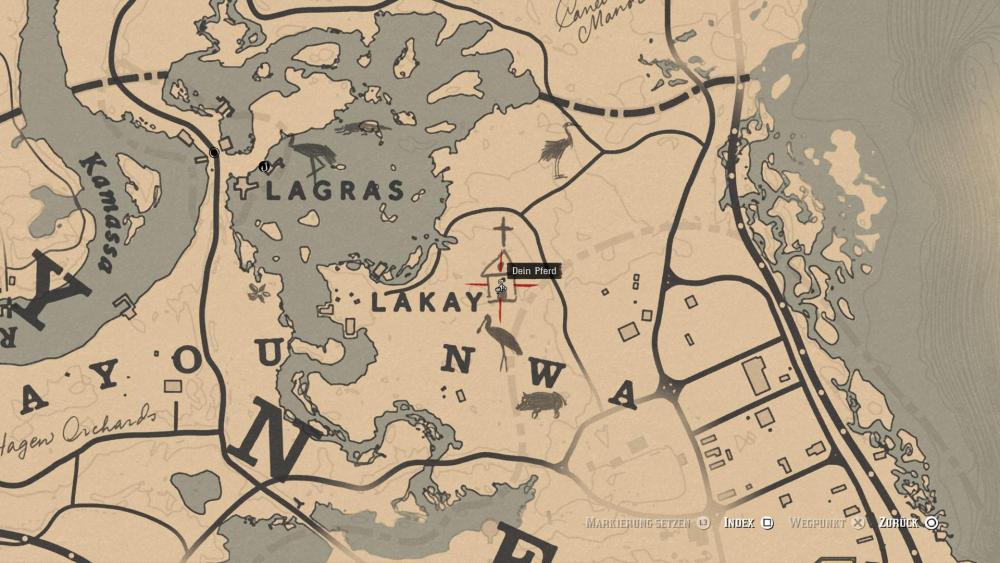This screenshot has height=563, width=1000.
Task: Select the crane icon northeast of Lakay
Action: click(x=558, y=151)
